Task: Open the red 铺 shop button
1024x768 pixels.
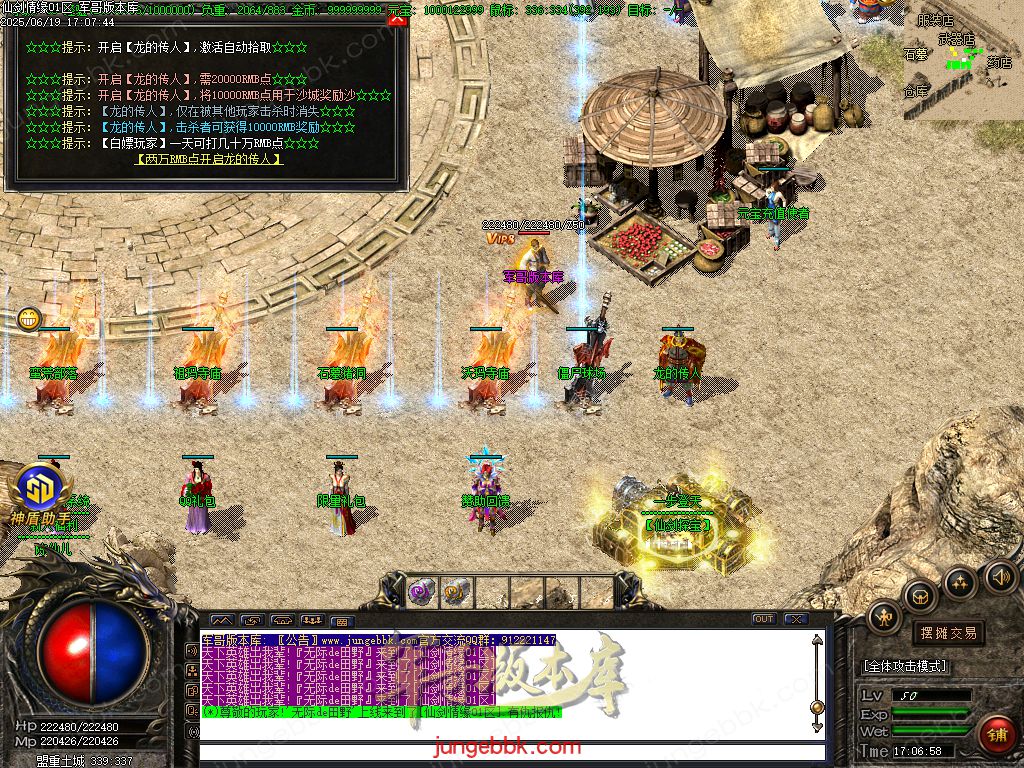Action: point(996,733)
